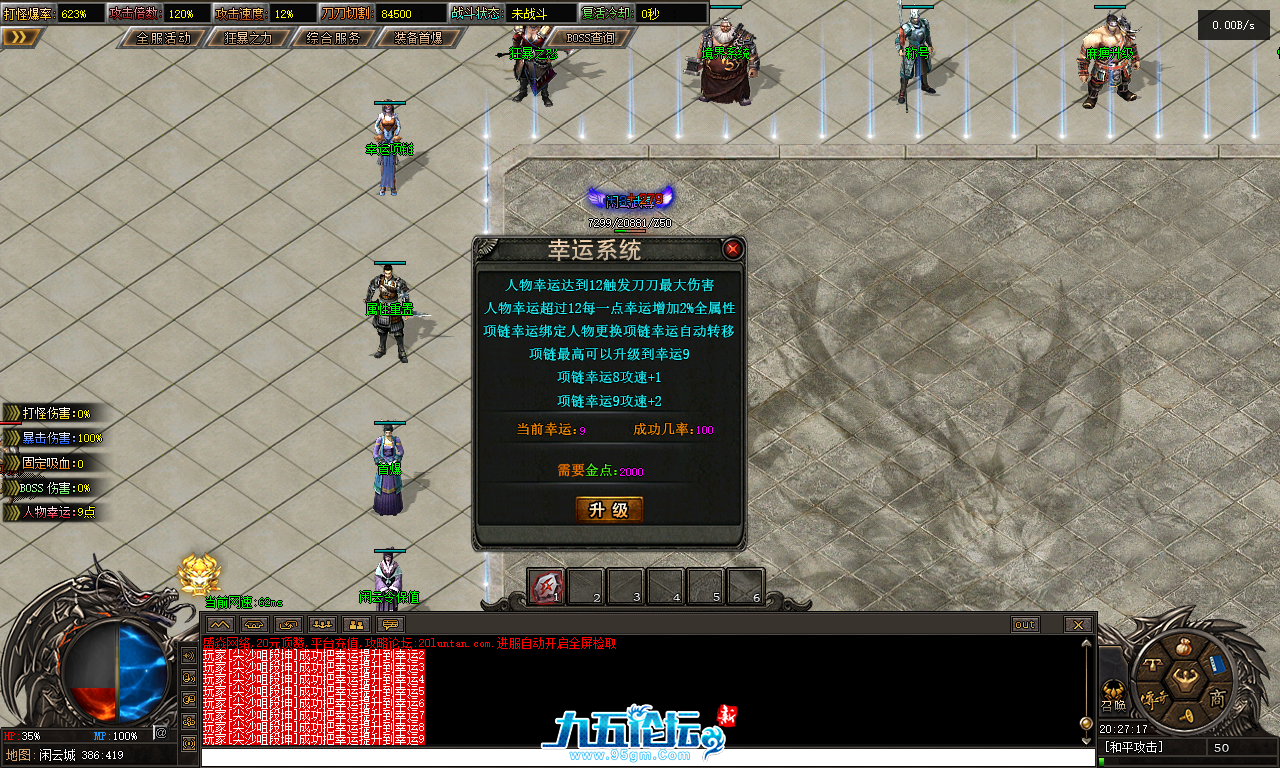Click the horn announcement icon on the circular menu
The height and width of the screenshot is (768, 1280).
(1188, 714)
